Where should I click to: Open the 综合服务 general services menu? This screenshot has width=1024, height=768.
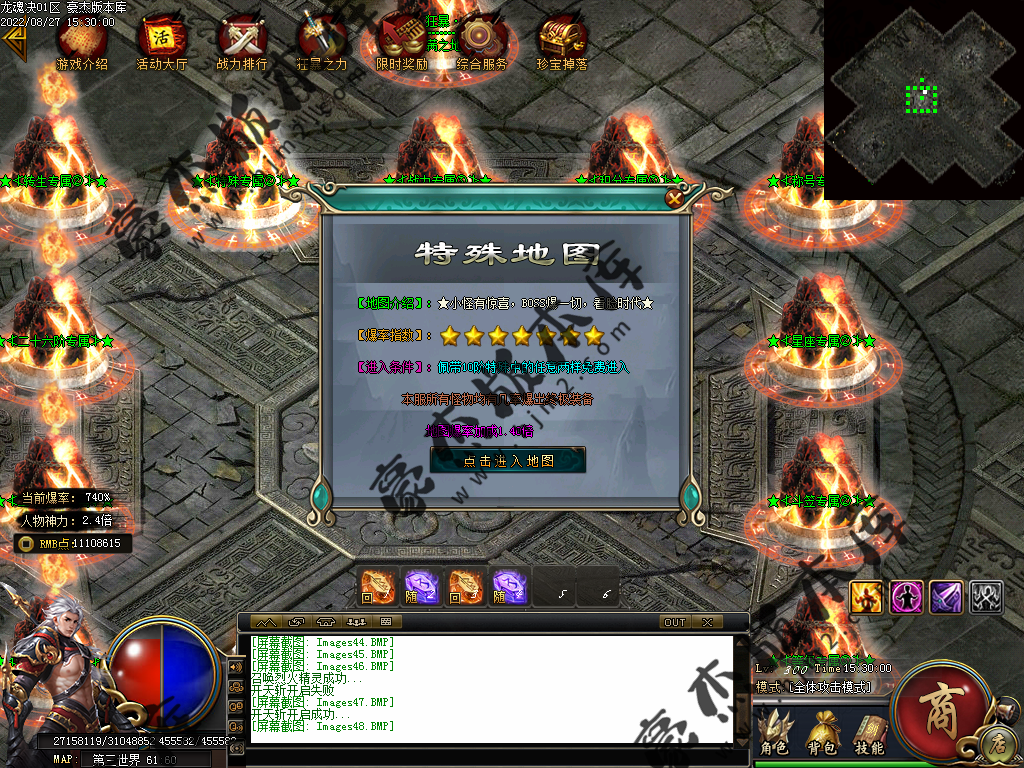(482, 41)
